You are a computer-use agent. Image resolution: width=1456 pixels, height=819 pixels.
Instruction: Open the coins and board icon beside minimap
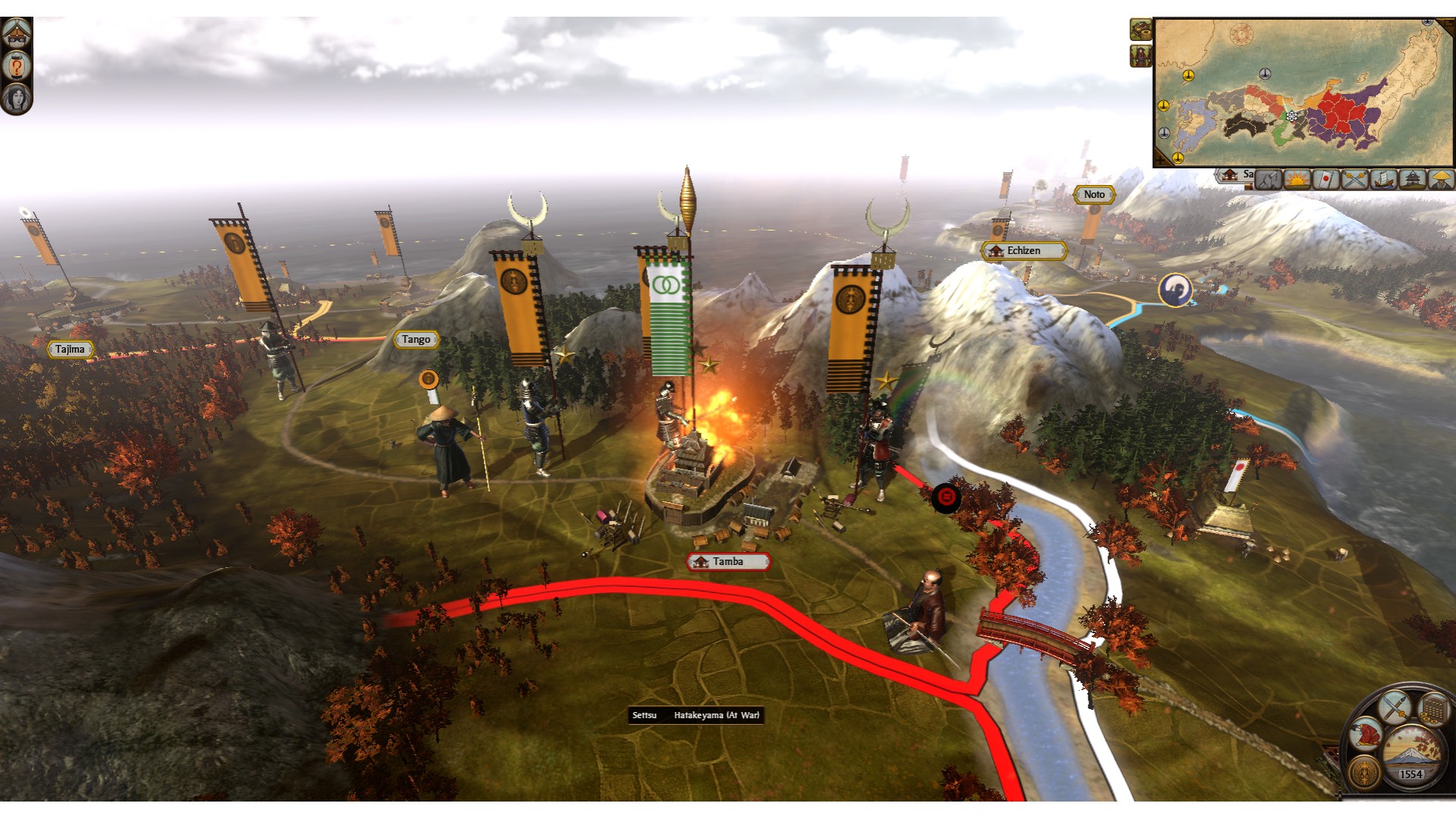click(x=1141, y=30)
